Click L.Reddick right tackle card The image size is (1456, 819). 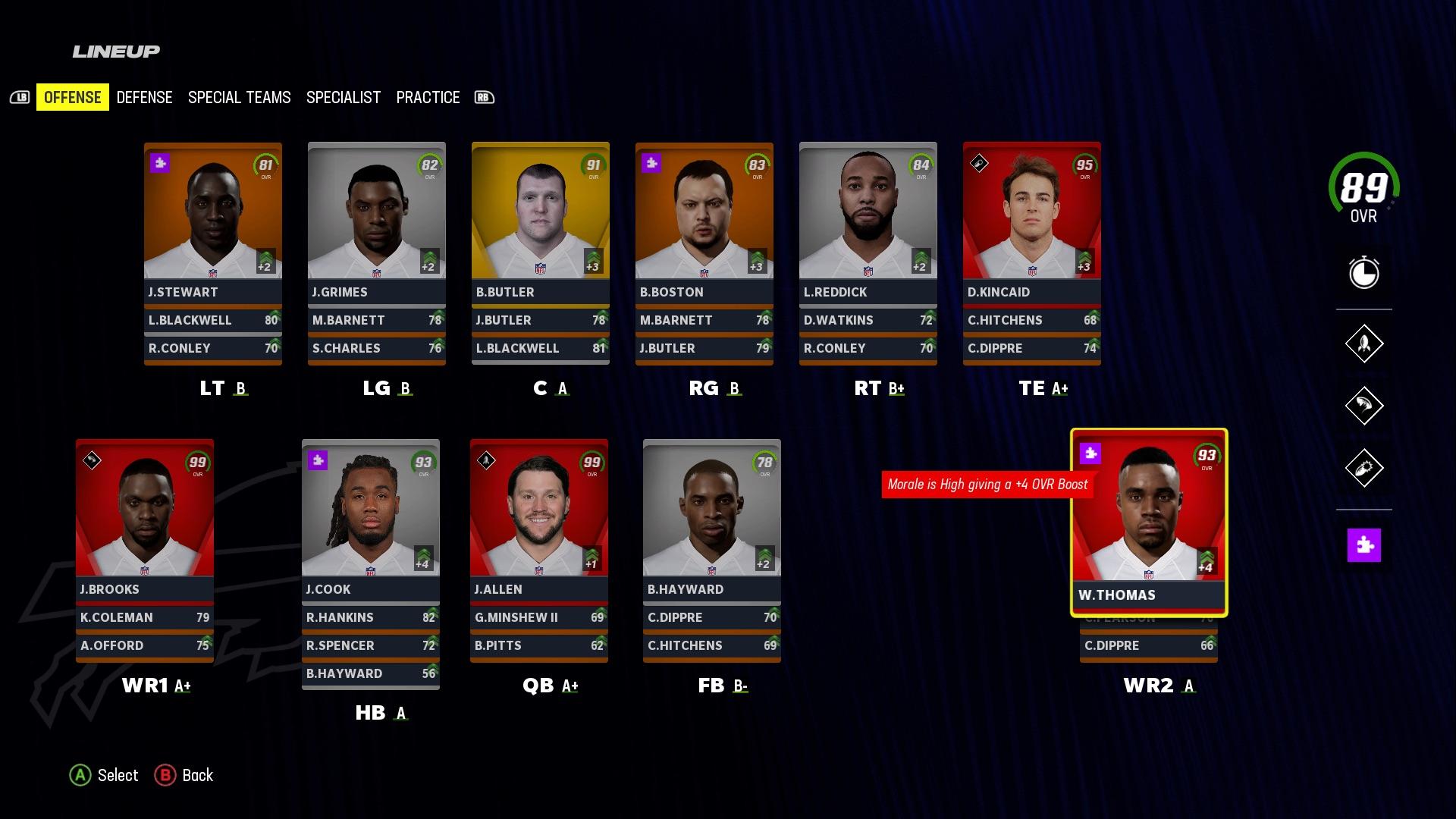pos(868,220)
